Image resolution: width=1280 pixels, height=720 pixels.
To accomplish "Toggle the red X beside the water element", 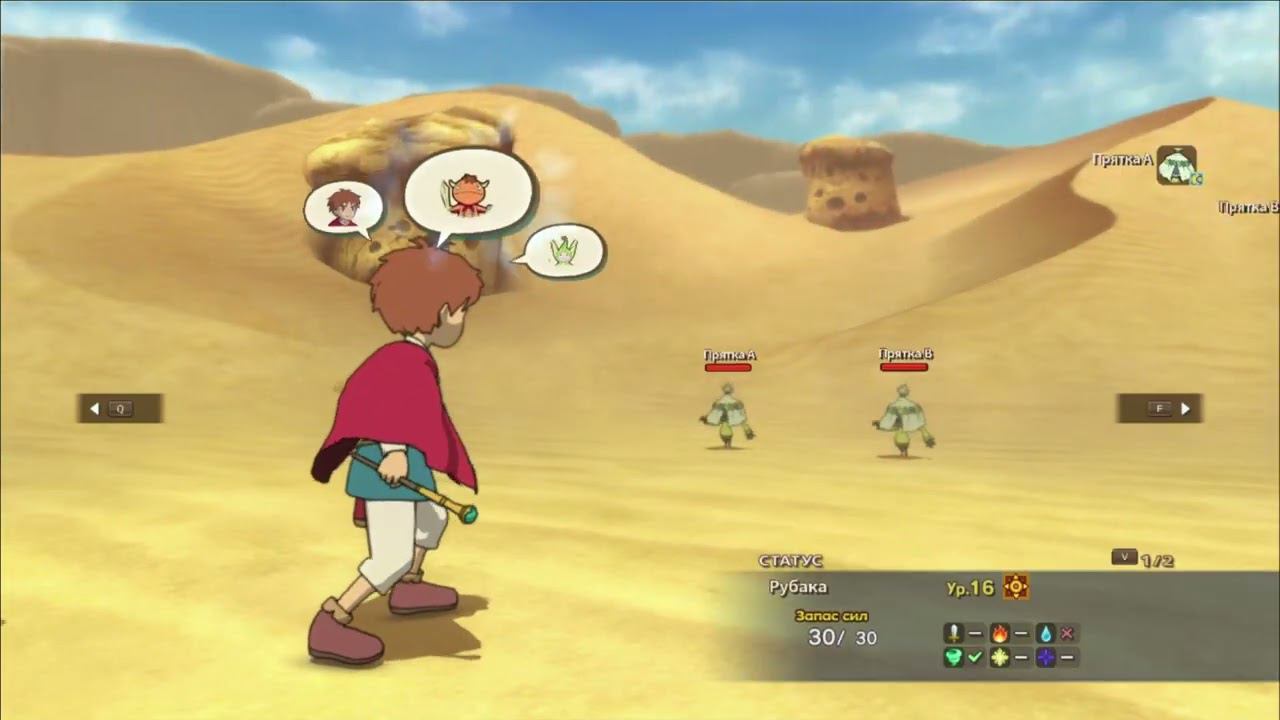I will tap(1068, 633).
